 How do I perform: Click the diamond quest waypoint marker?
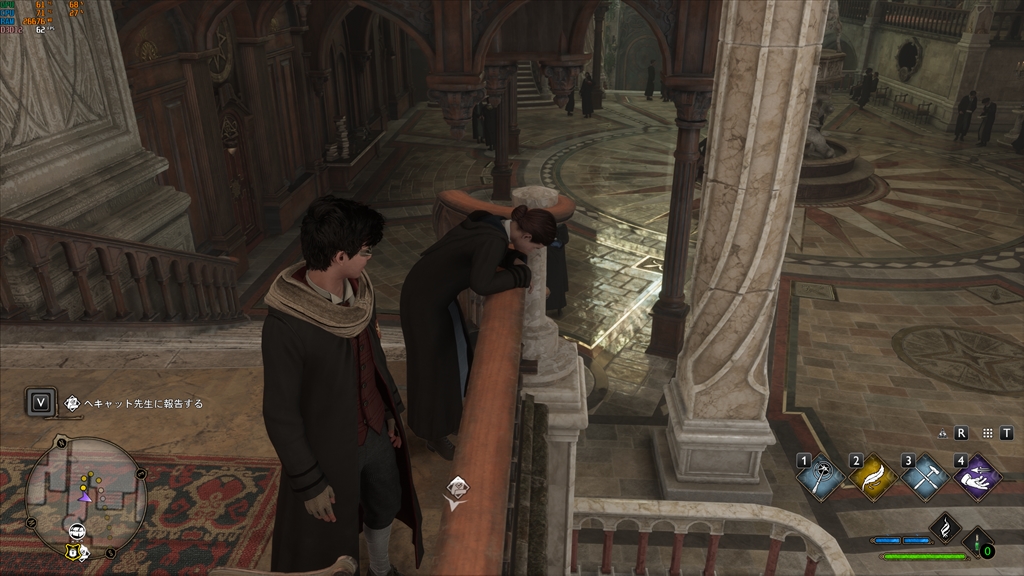457,487
